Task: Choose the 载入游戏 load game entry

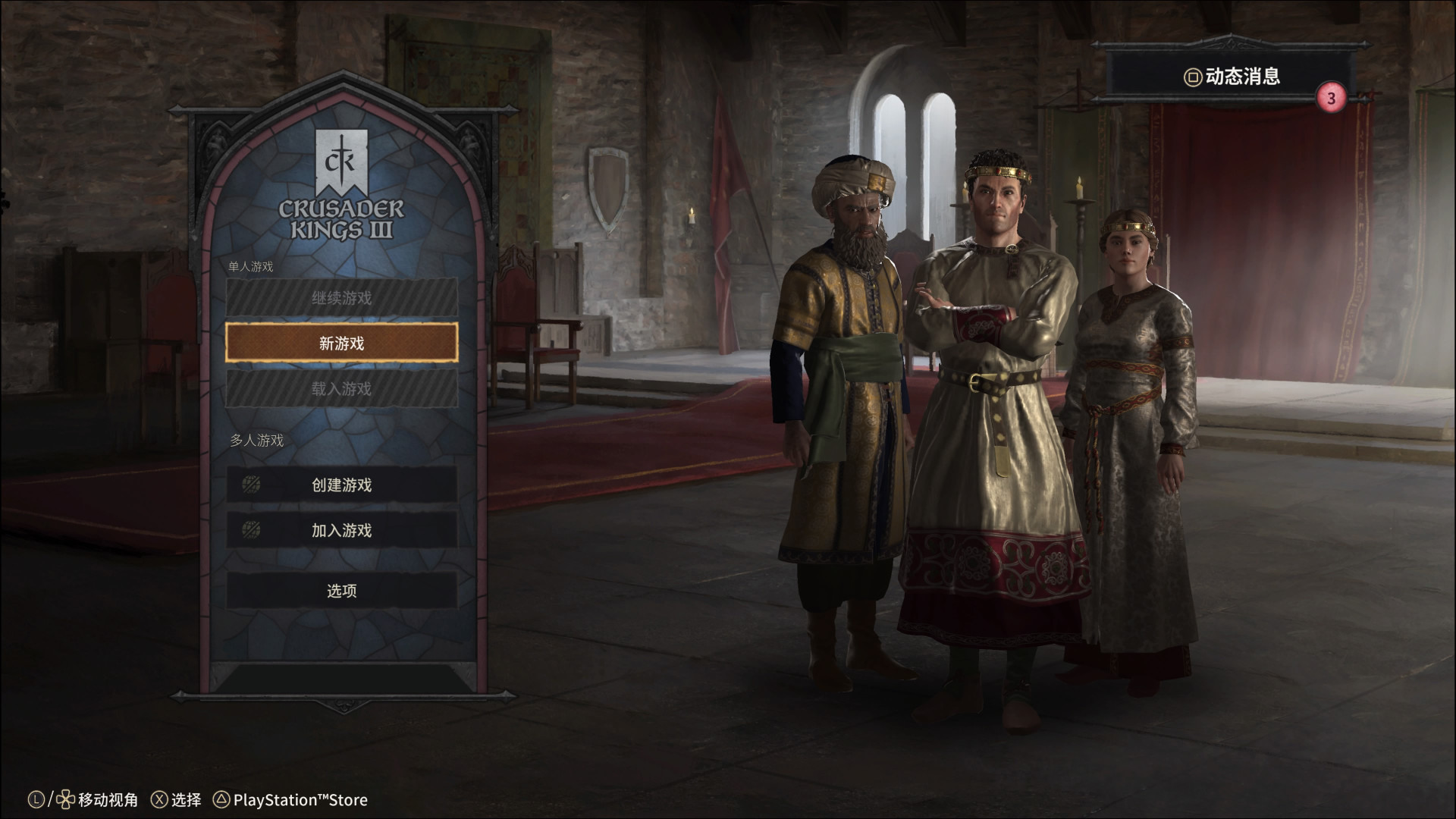Action: click(x=341, y=389)
